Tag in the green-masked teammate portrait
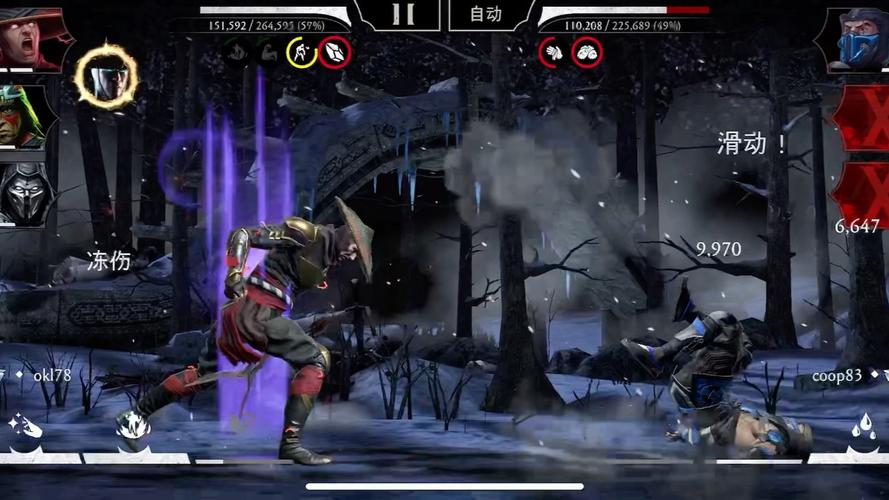889x500 pixels. click(x=24, y=116)
